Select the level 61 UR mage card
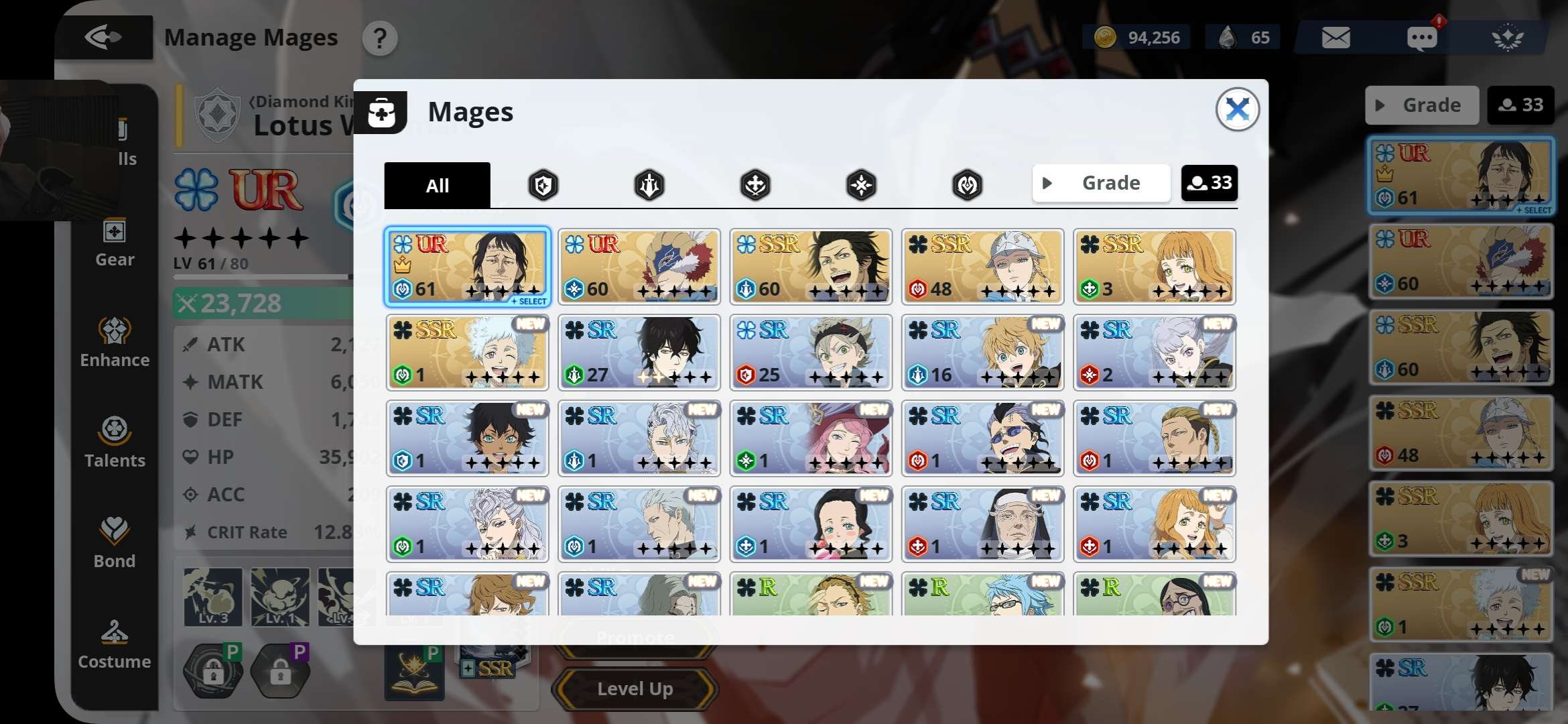 [x=468, y=267]
